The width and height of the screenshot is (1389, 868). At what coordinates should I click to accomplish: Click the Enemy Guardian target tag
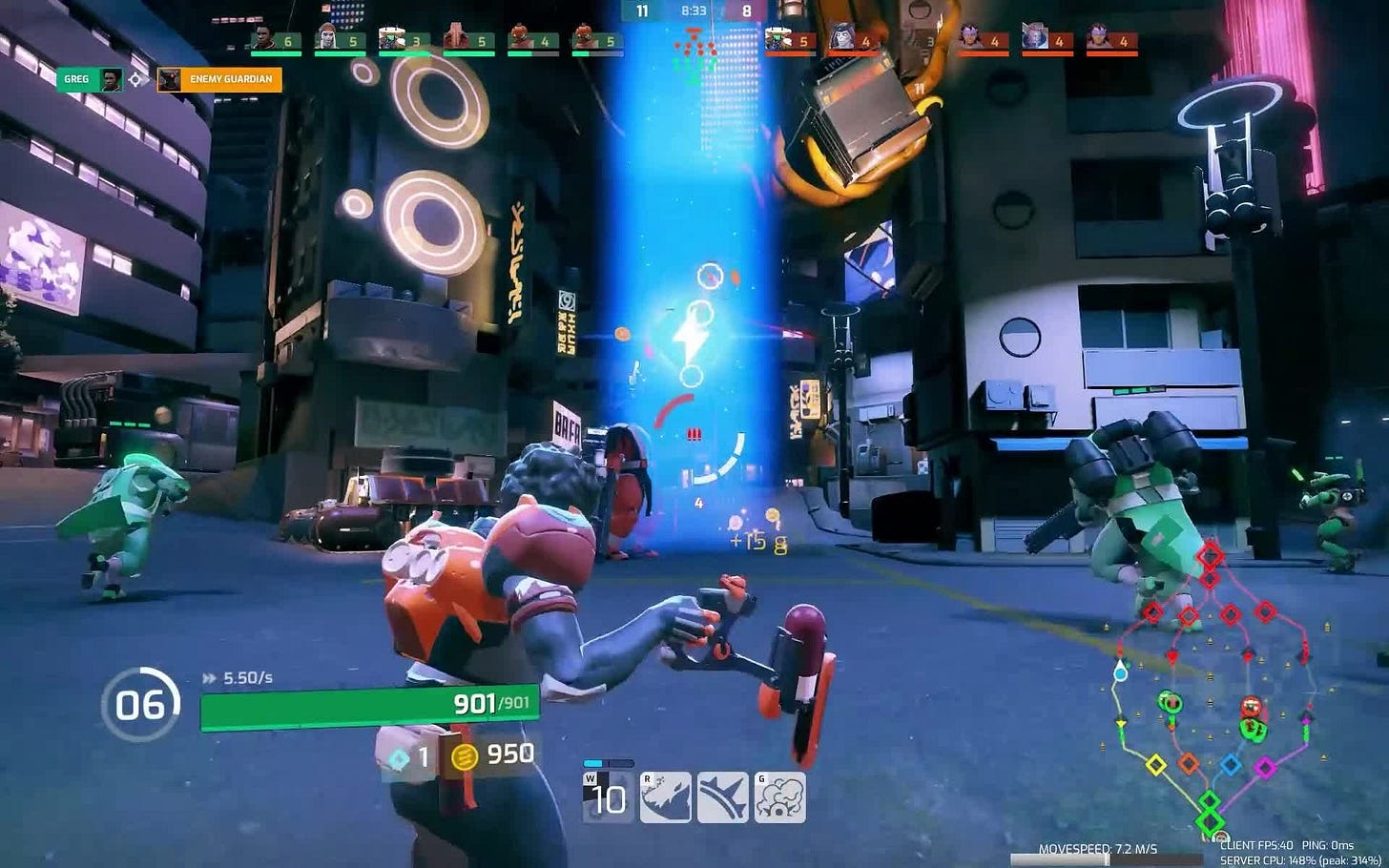[219, 79]
